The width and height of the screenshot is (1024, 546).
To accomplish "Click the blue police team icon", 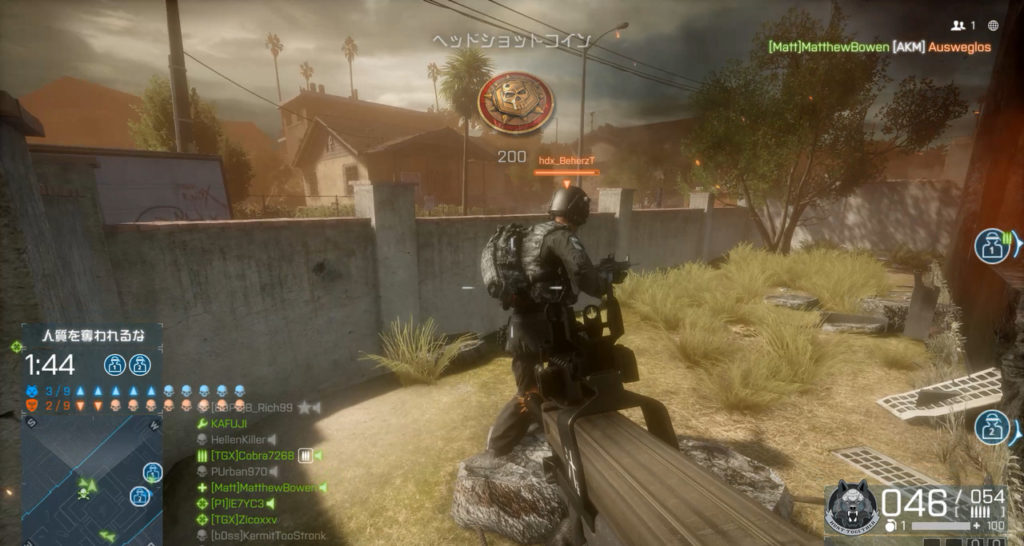I will pyautogui.click(x=32, y=390).
